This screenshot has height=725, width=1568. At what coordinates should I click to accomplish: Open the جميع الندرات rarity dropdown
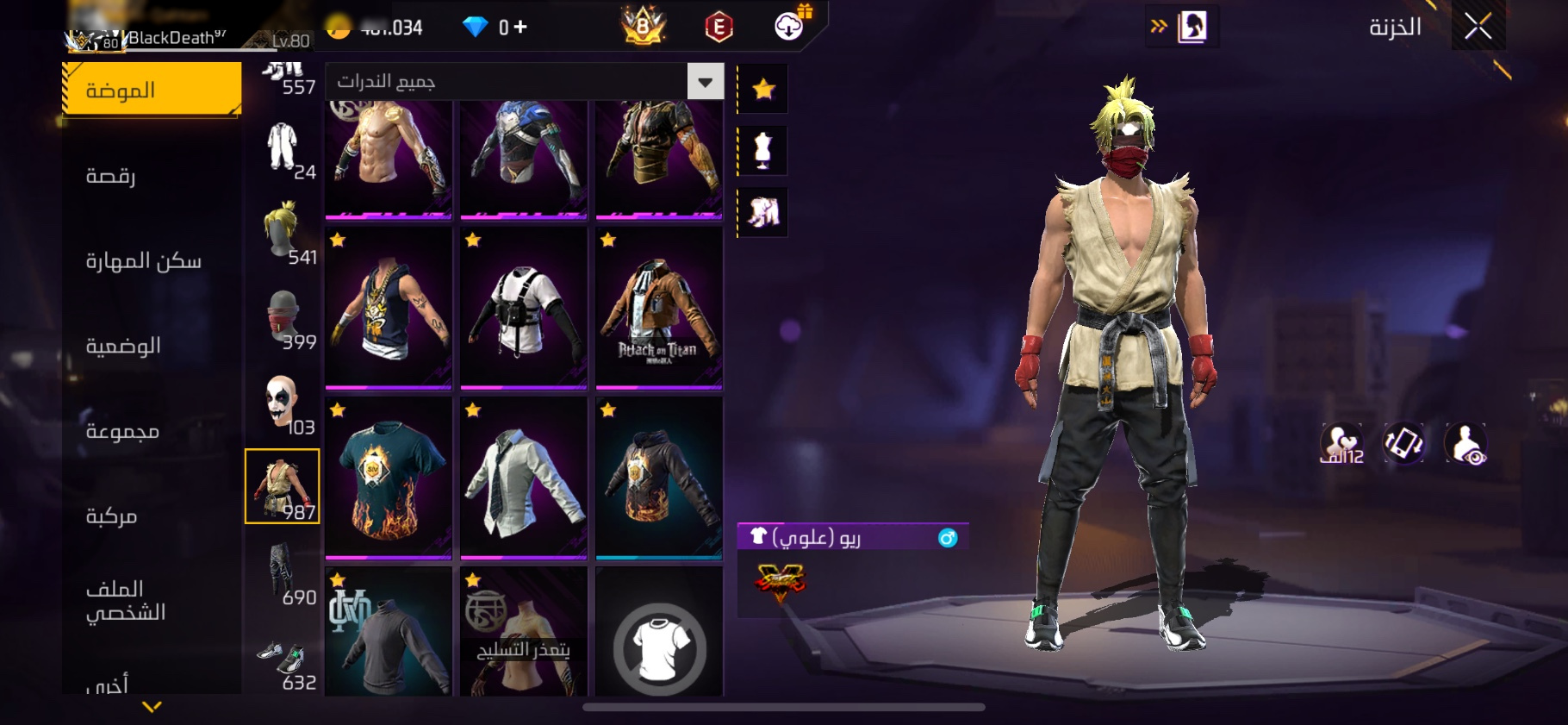tap(705, 82)
